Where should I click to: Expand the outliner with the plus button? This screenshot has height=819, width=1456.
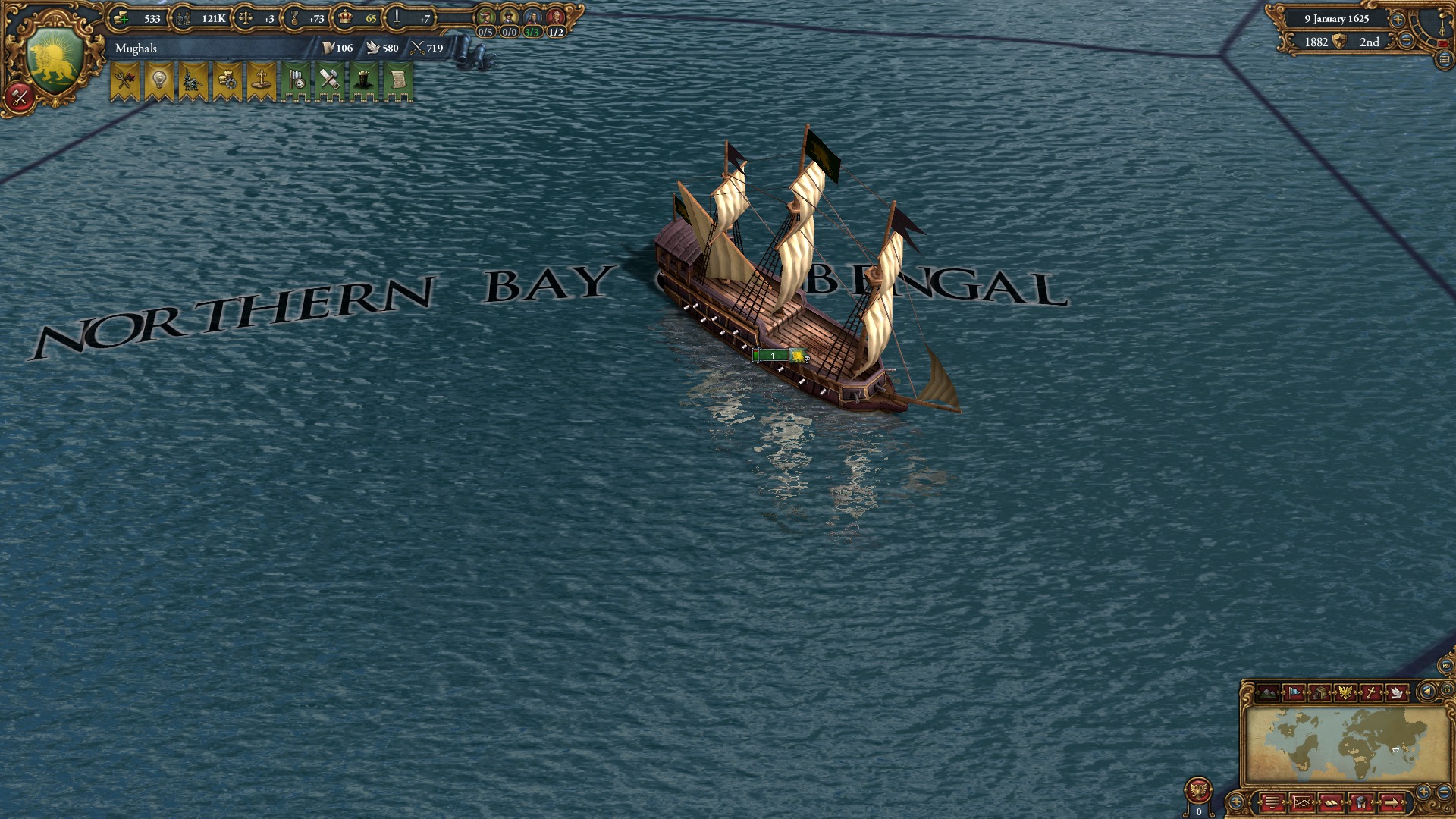click(1236, 802)
